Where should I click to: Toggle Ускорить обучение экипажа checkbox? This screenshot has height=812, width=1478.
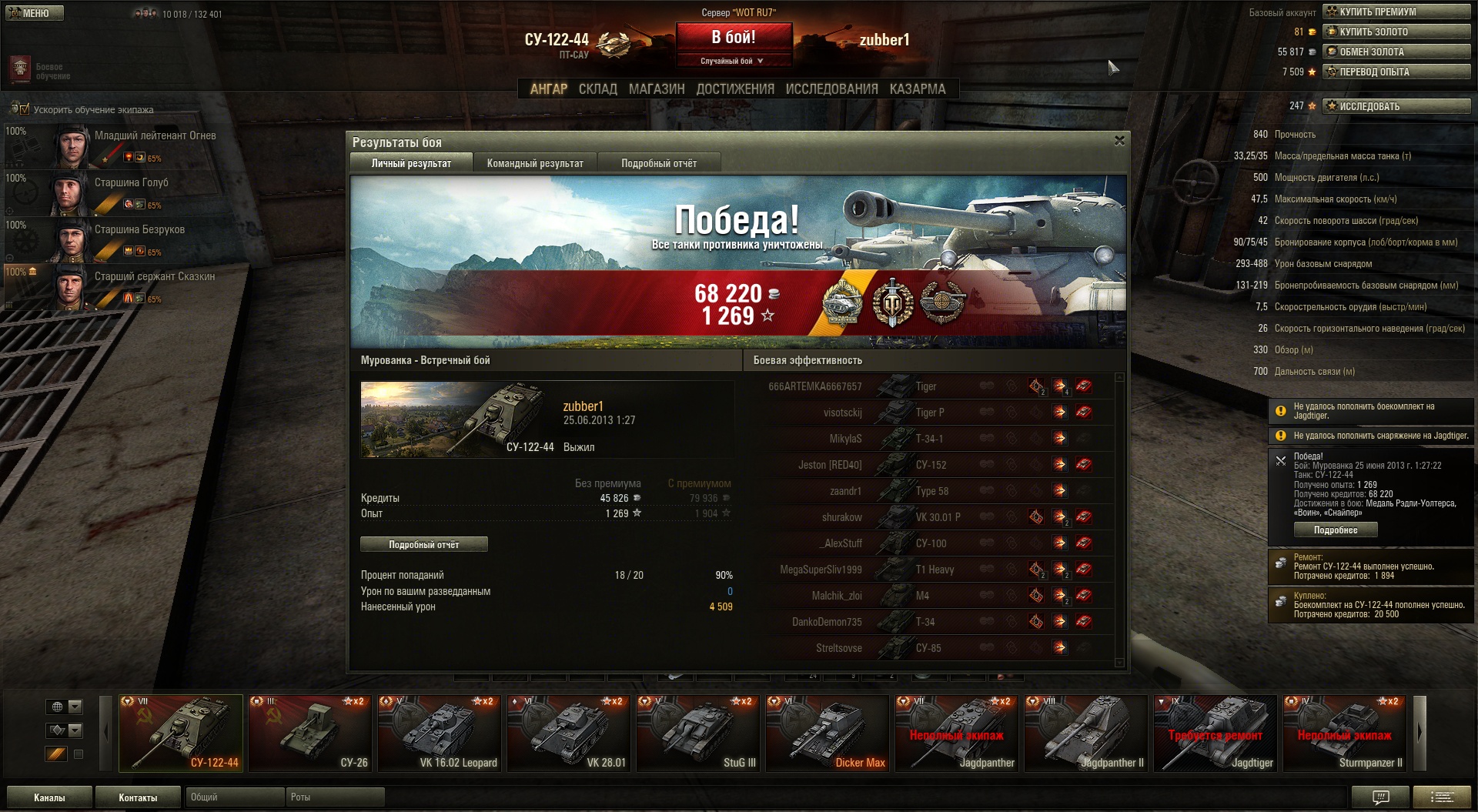tap(24, 109)
